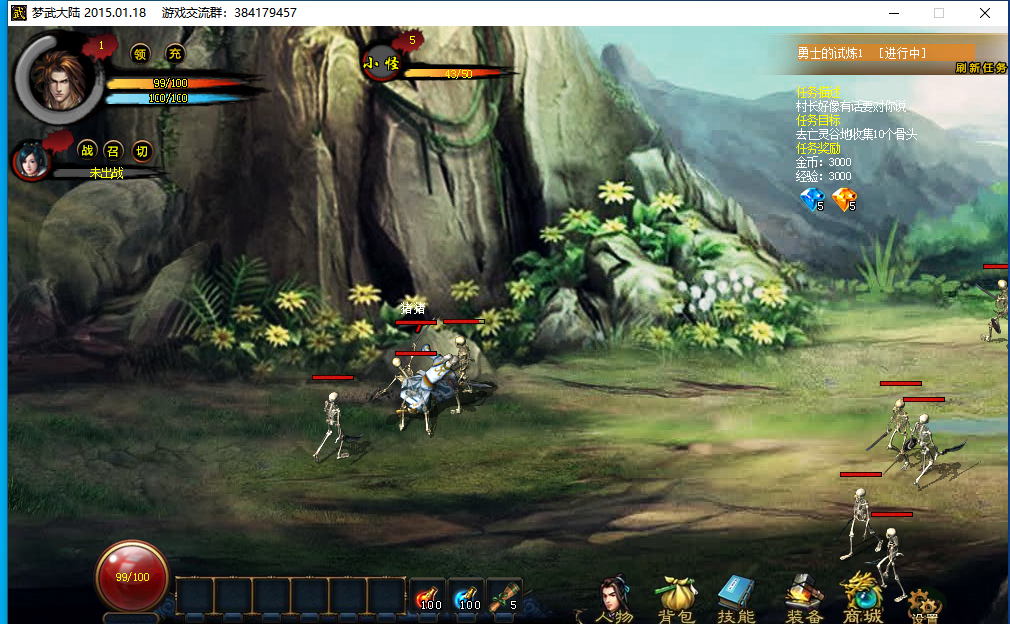Click the pet 召 summon button
Image resolution: width=1010 pixels, height=624 pixels.
[x=114, y=151]
